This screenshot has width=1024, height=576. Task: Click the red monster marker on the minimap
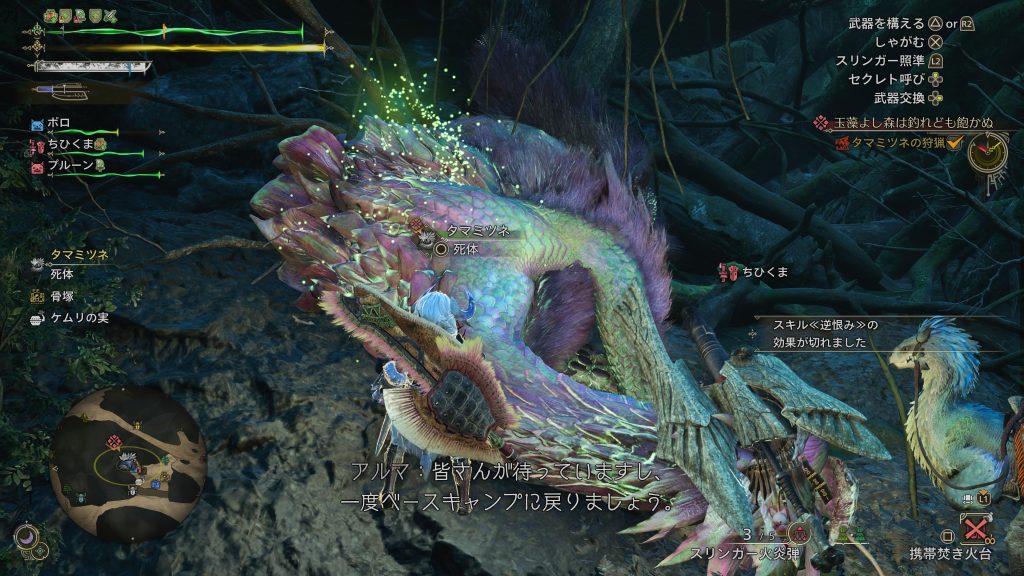click(x=116, y=441)
